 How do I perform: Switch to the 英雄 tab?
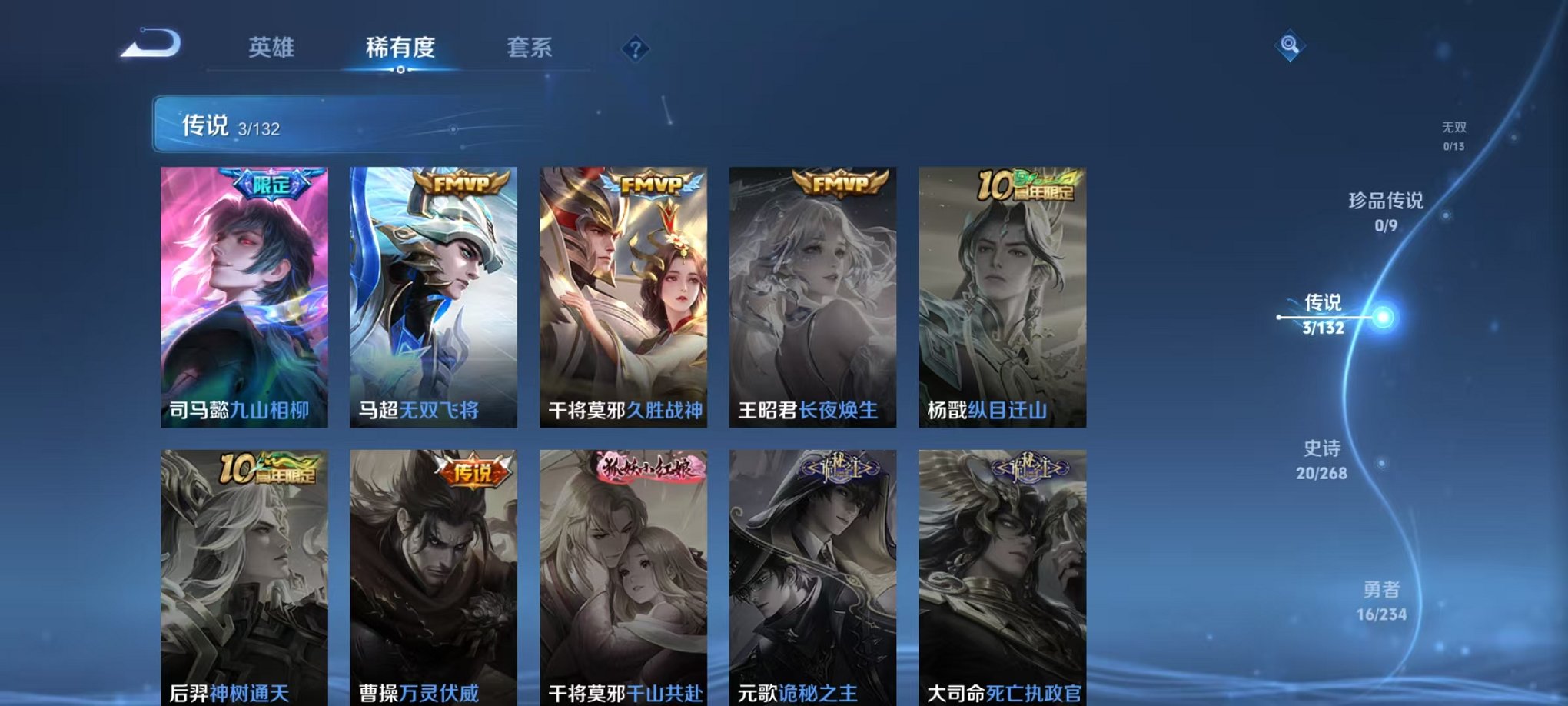273,48
